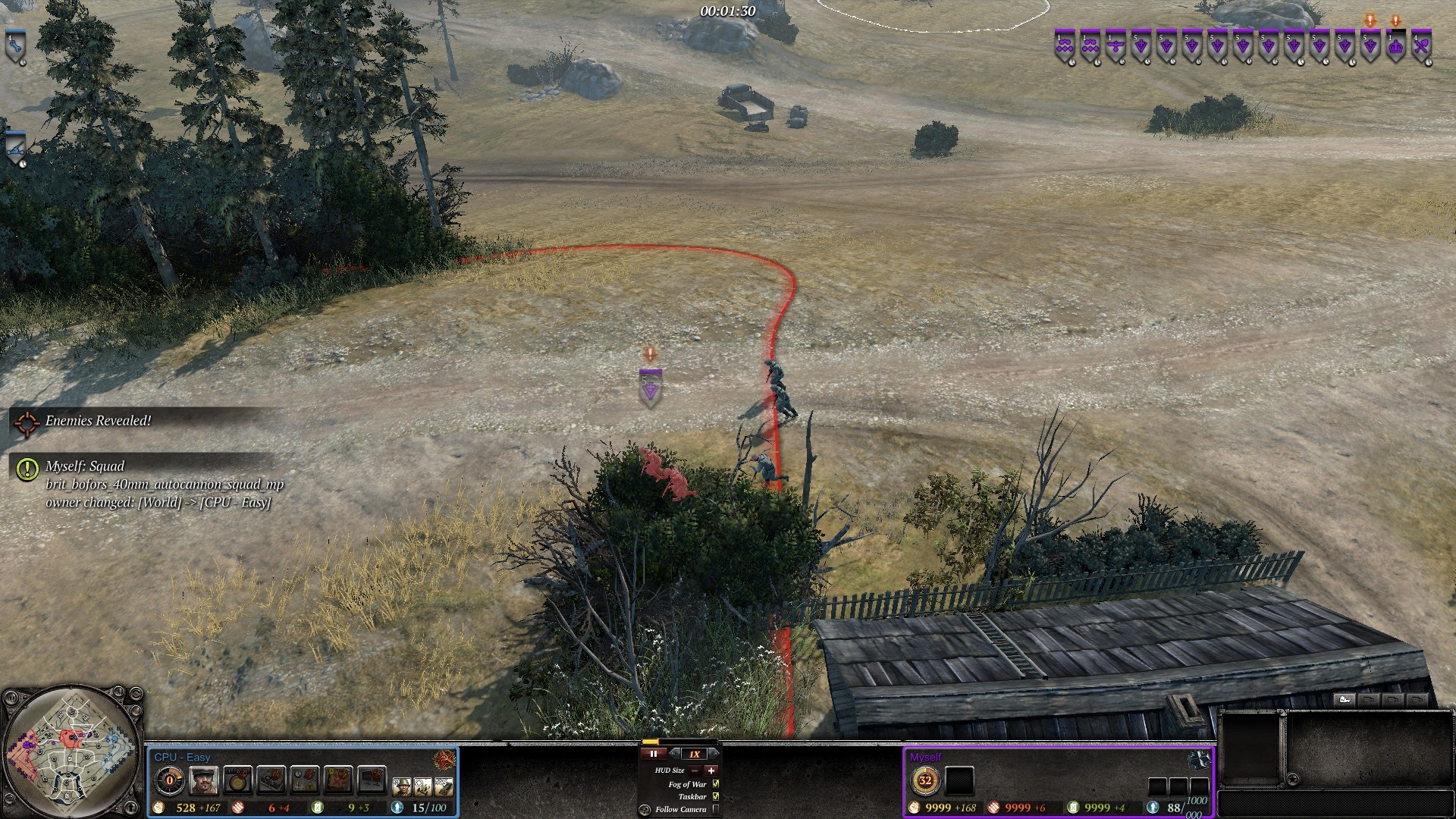Increase the HUD size with the plus button
Viewport: 1456px width, 819px height.
[x=711, y=770]
